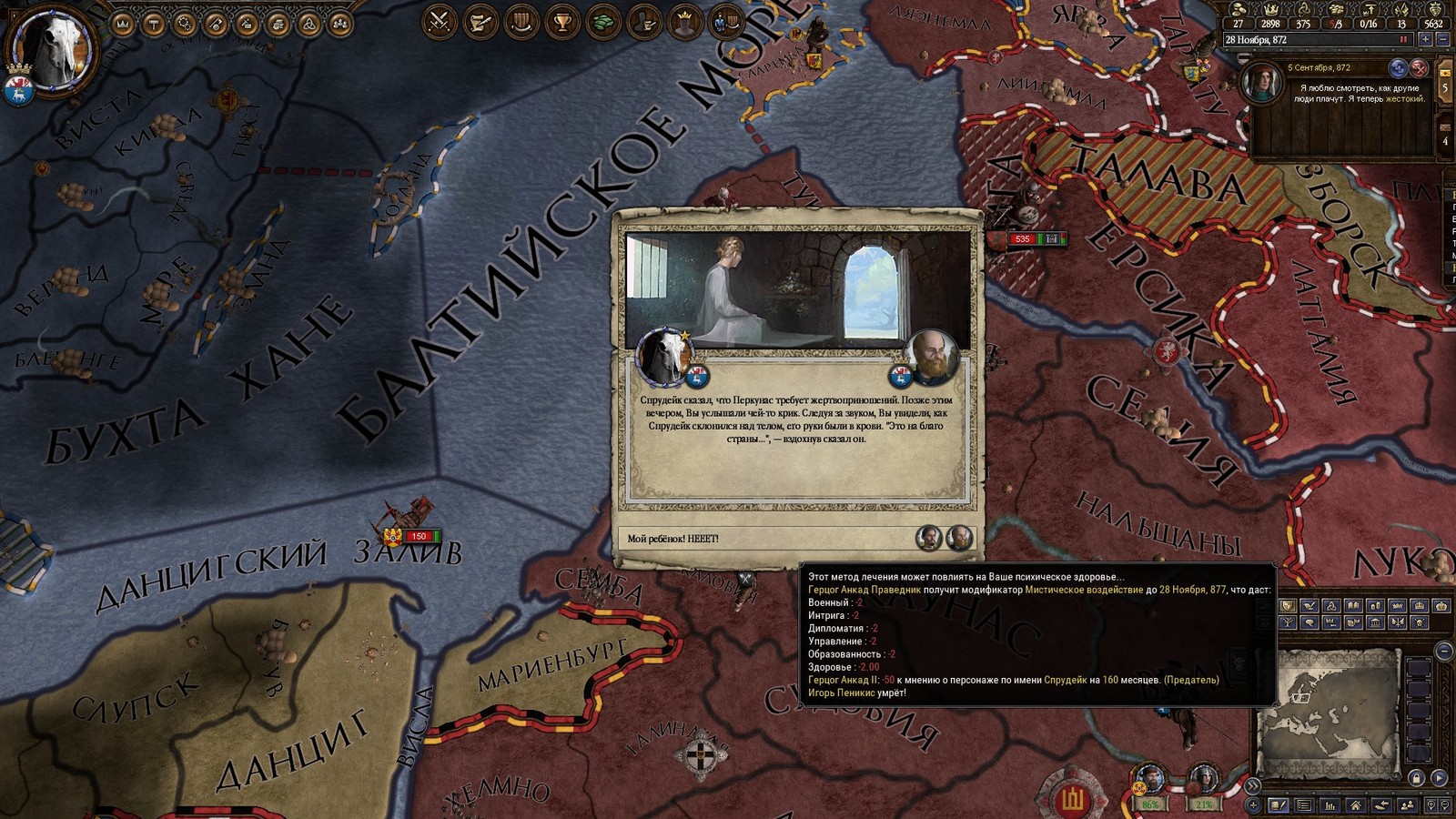1456x819 pixels.
Task: Open the ledger bar chart button
Action: [1330, 805]
